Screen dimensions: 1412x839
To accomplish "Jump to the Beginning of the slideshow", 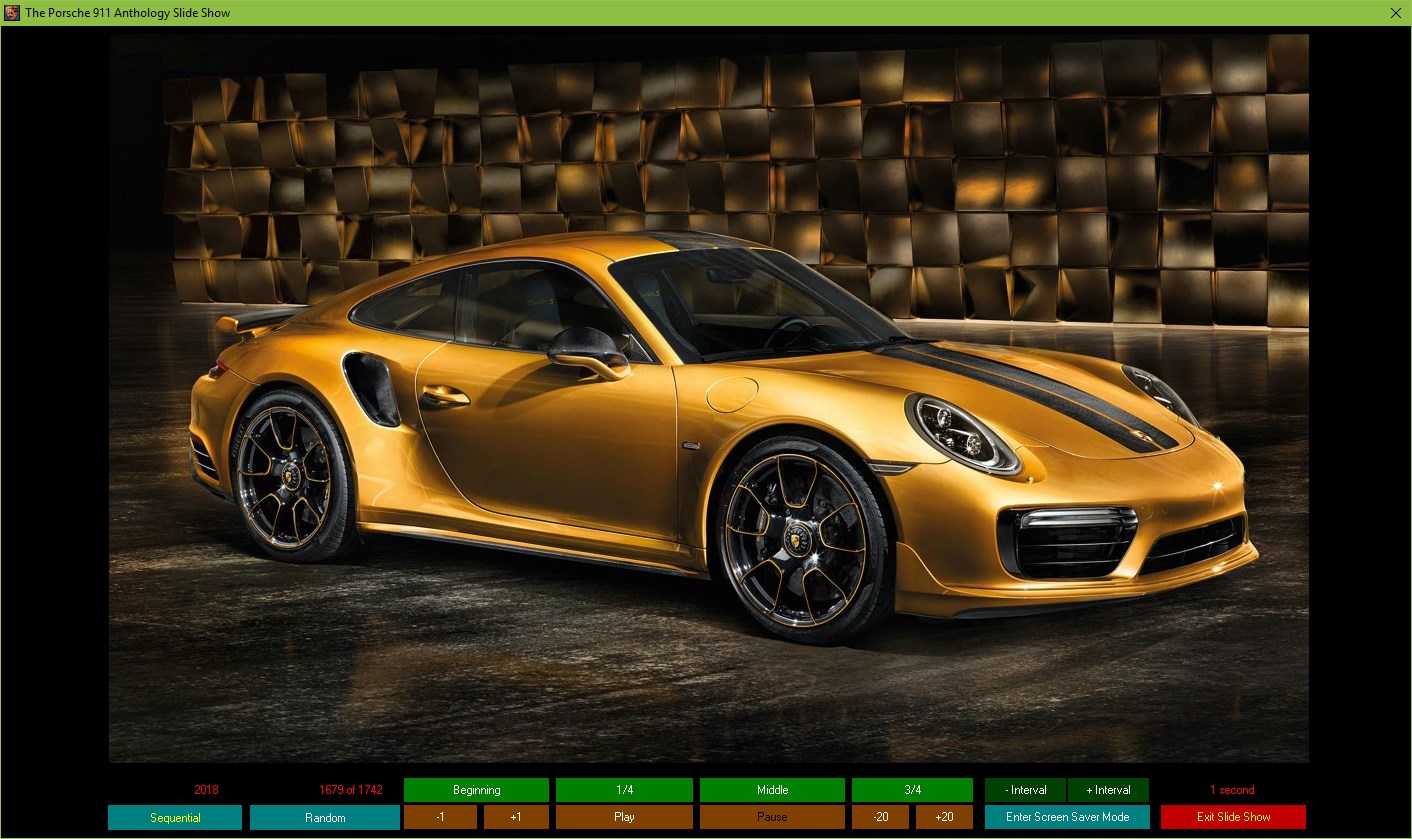I will [x=476, y=790].
